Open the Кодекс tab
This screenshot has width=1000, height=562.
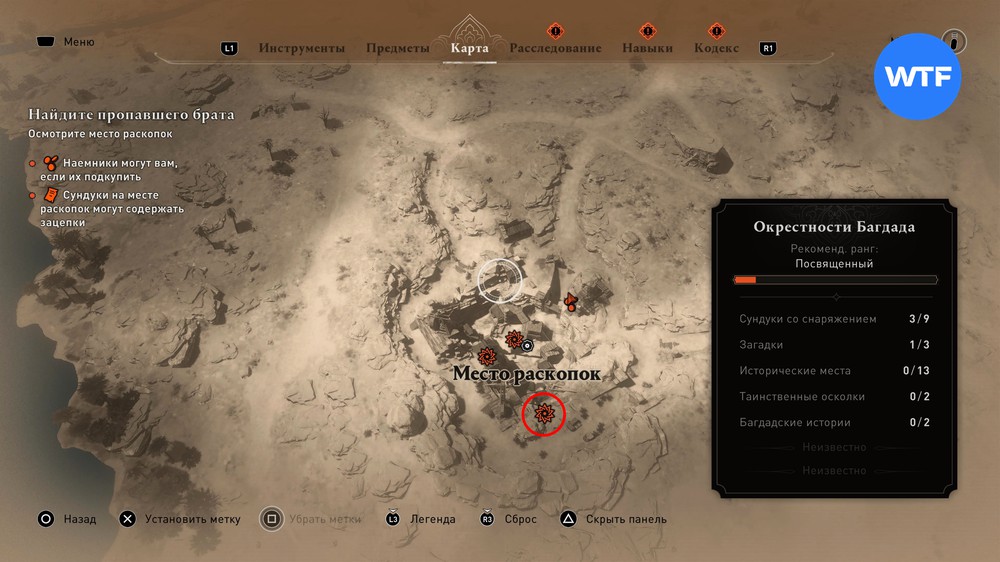(716, 48)
